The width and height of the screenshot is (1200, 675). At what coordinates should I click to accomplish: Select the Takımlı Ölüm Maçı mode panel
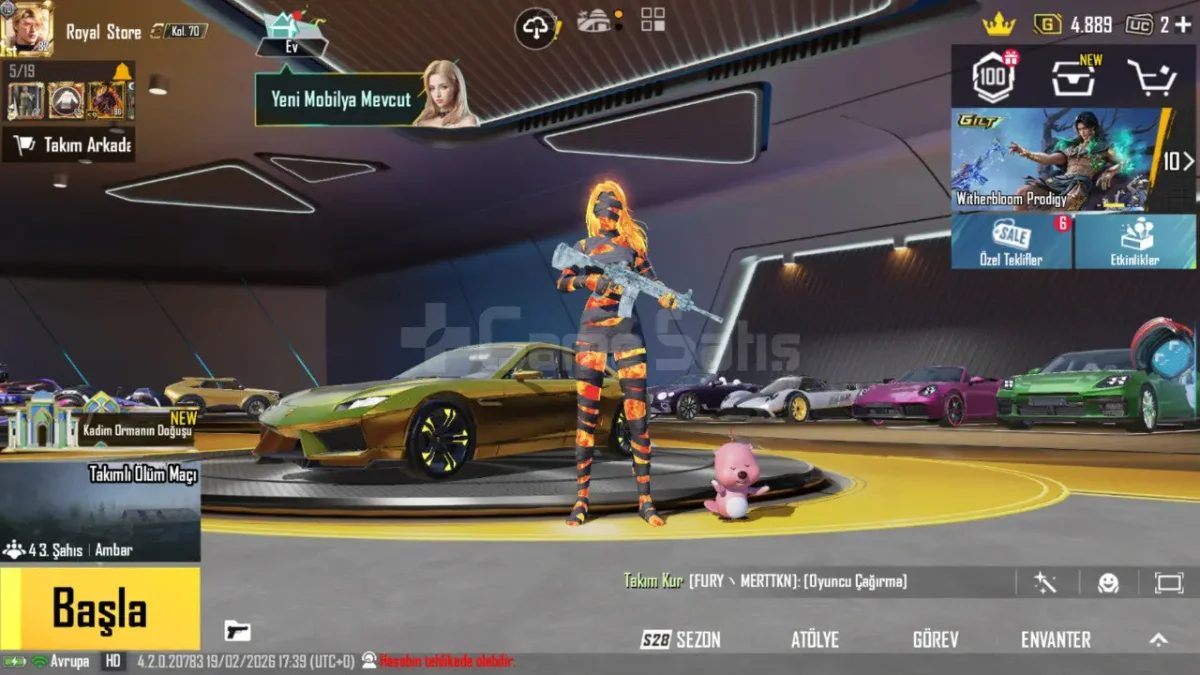click(x=100, y=510)
